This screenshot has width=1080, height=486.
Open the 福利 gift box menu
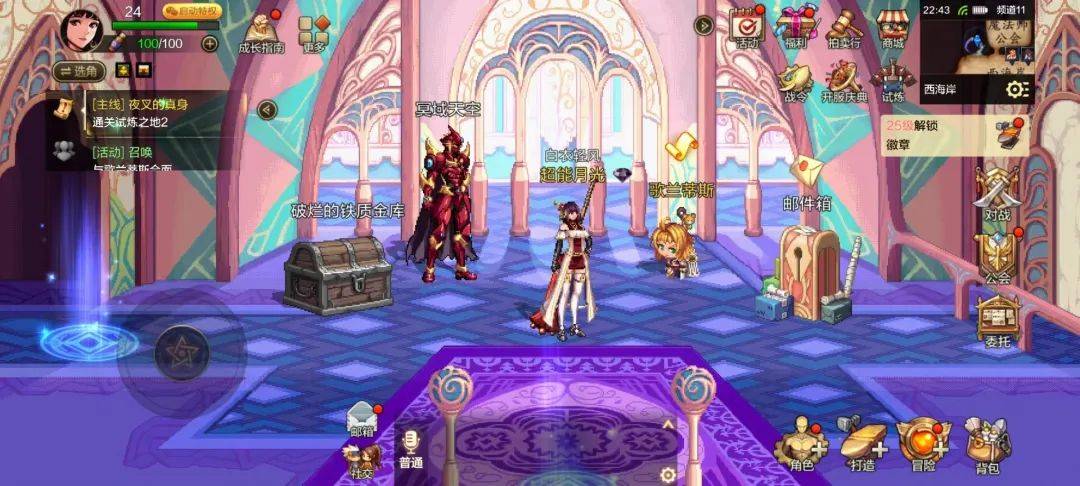[797, 27]
